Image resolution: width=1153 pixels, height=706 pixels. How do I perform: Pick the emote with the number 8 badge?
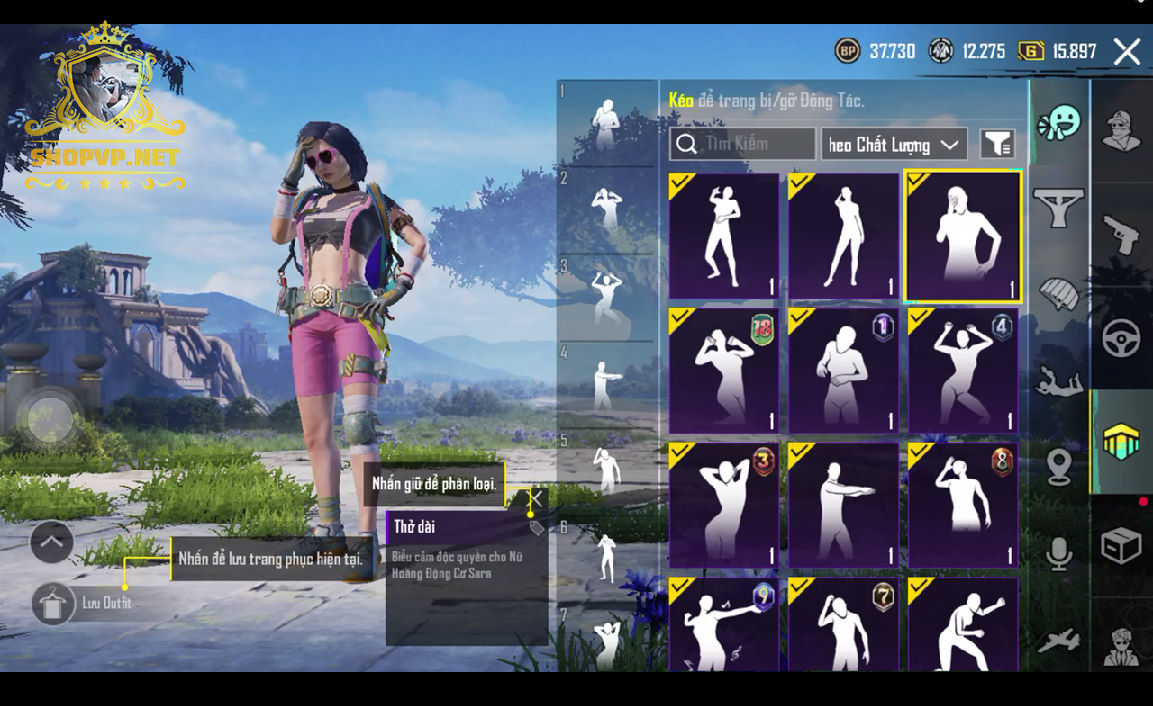(963, 505)
